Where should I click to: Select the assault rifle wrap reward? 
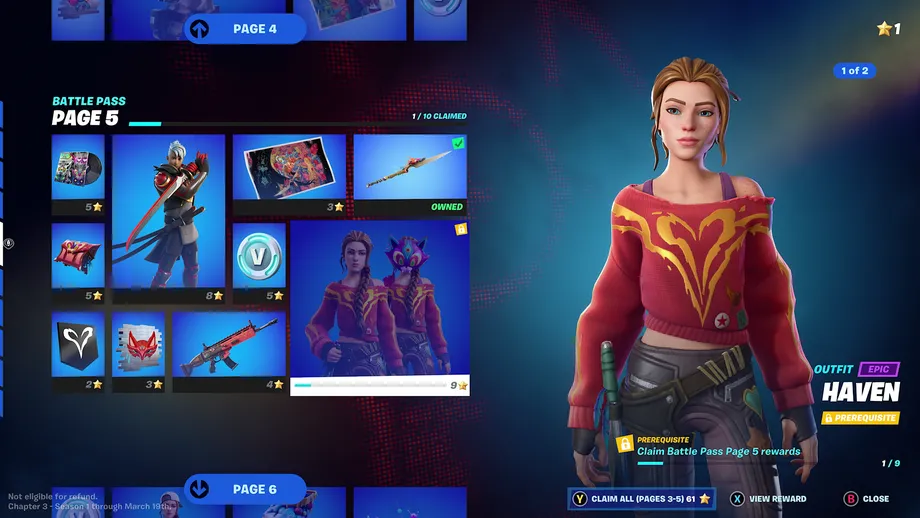click(229, 350)
